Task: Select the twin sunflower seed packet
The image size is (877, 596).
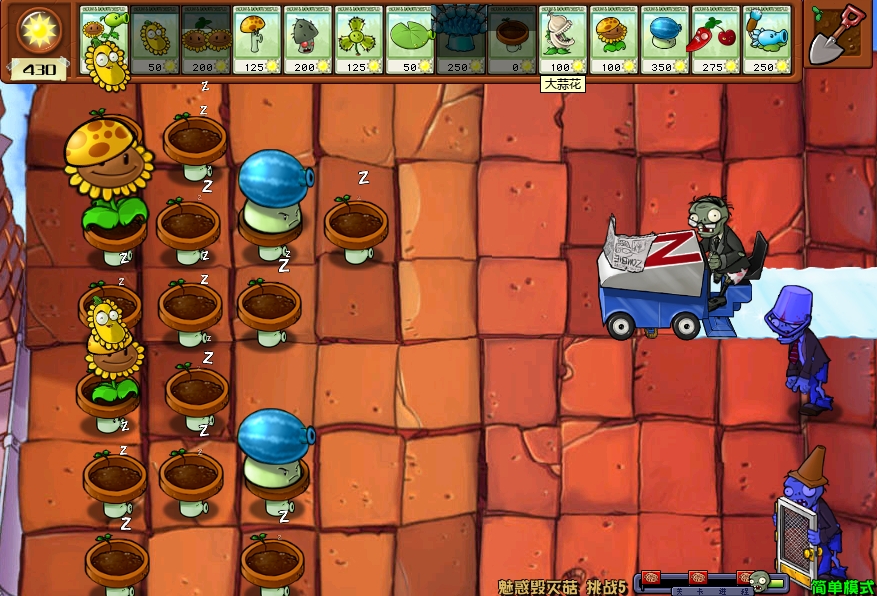Action: [x=206, y=40]
